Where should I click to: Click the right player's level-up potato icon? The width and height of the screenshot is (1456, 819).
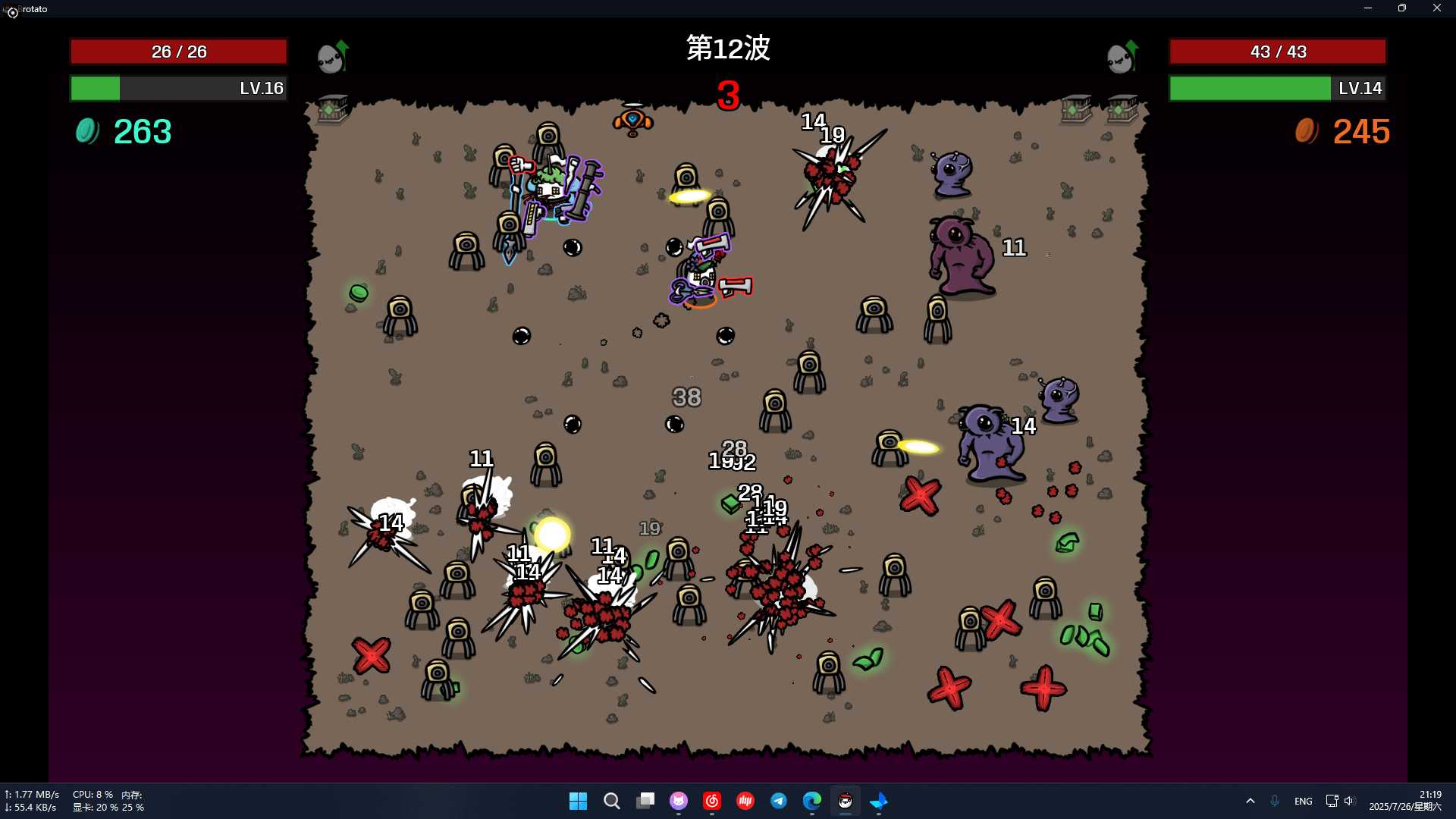(1122, 57)
